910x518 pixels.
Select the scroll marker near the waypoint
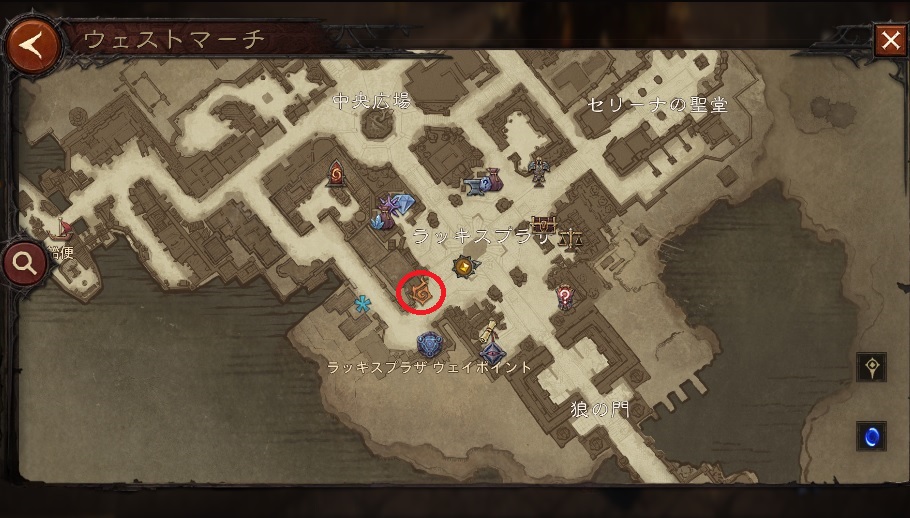pyautogui.click(x=490, y=329)
